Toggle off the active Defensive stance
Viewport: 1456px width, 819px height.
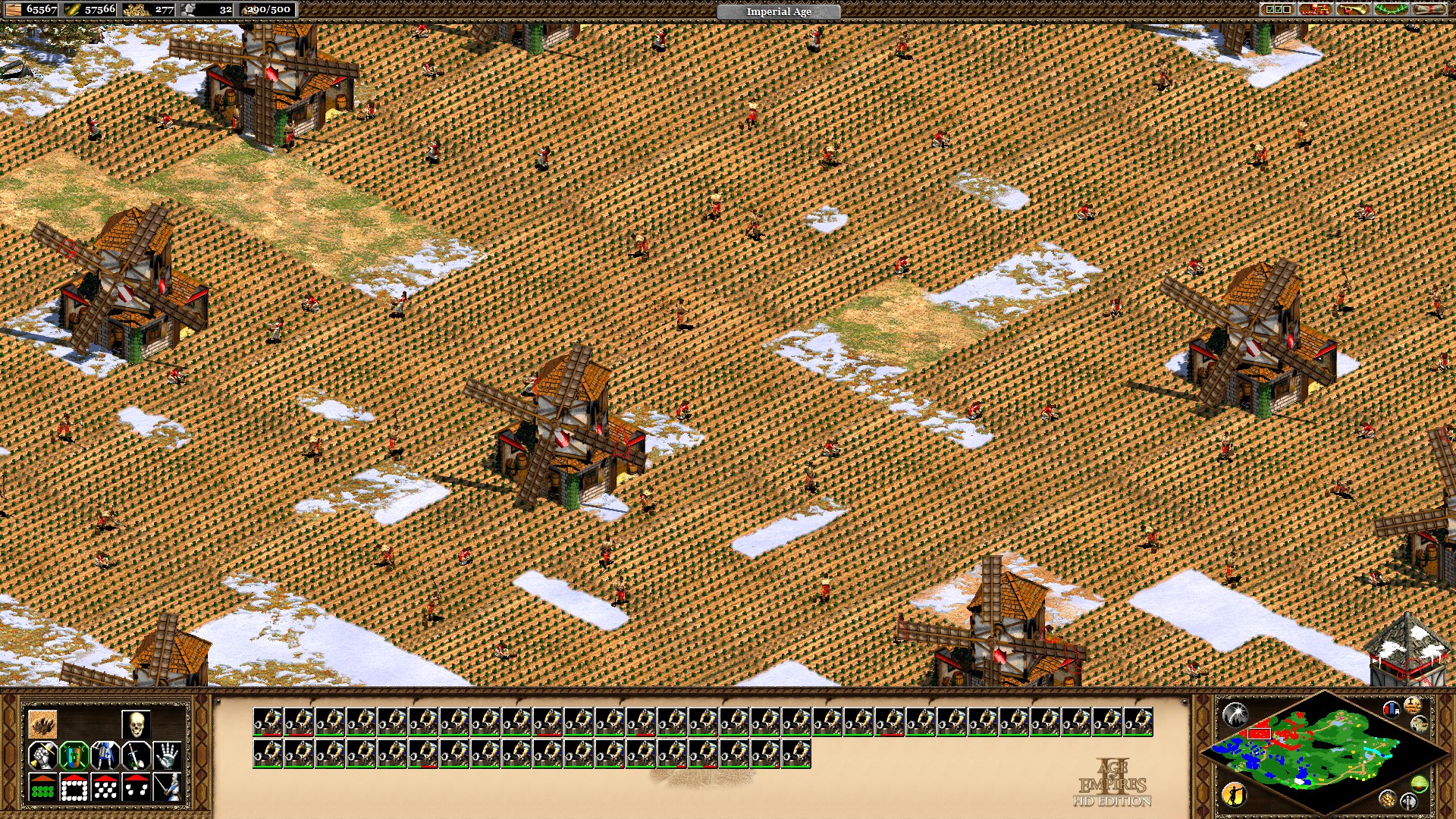(74, 755)
